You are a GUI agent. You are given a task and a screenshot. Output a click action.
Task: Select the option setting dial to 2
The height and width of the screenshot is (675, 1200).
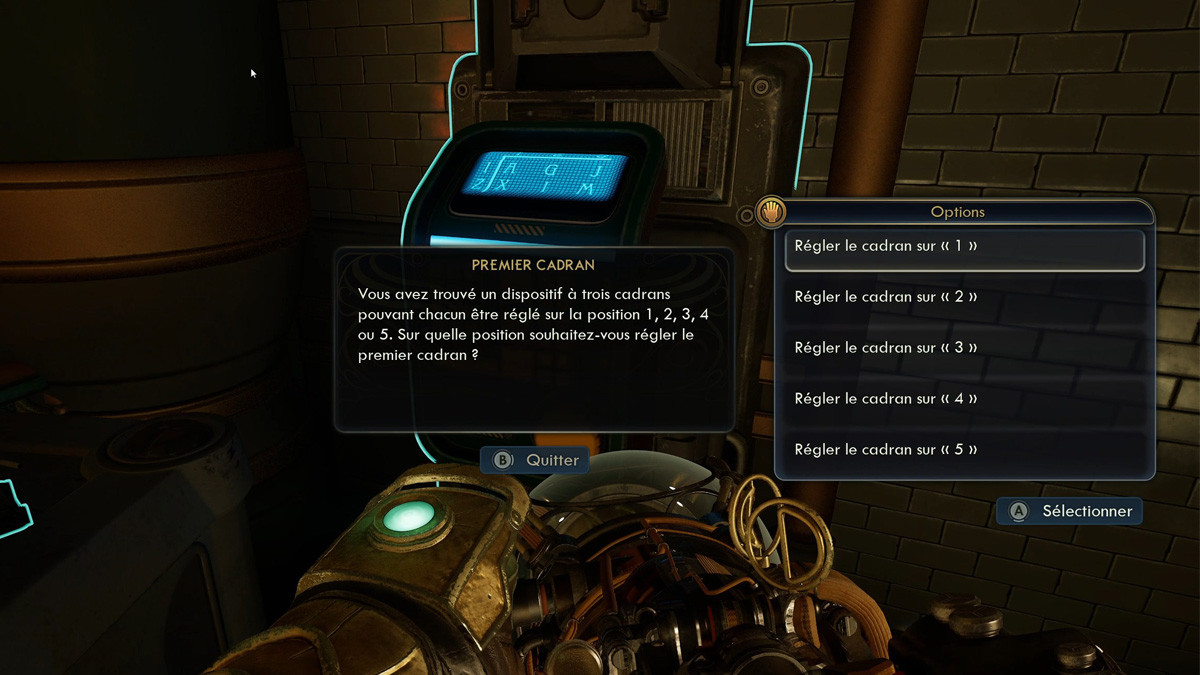(964, 297)
